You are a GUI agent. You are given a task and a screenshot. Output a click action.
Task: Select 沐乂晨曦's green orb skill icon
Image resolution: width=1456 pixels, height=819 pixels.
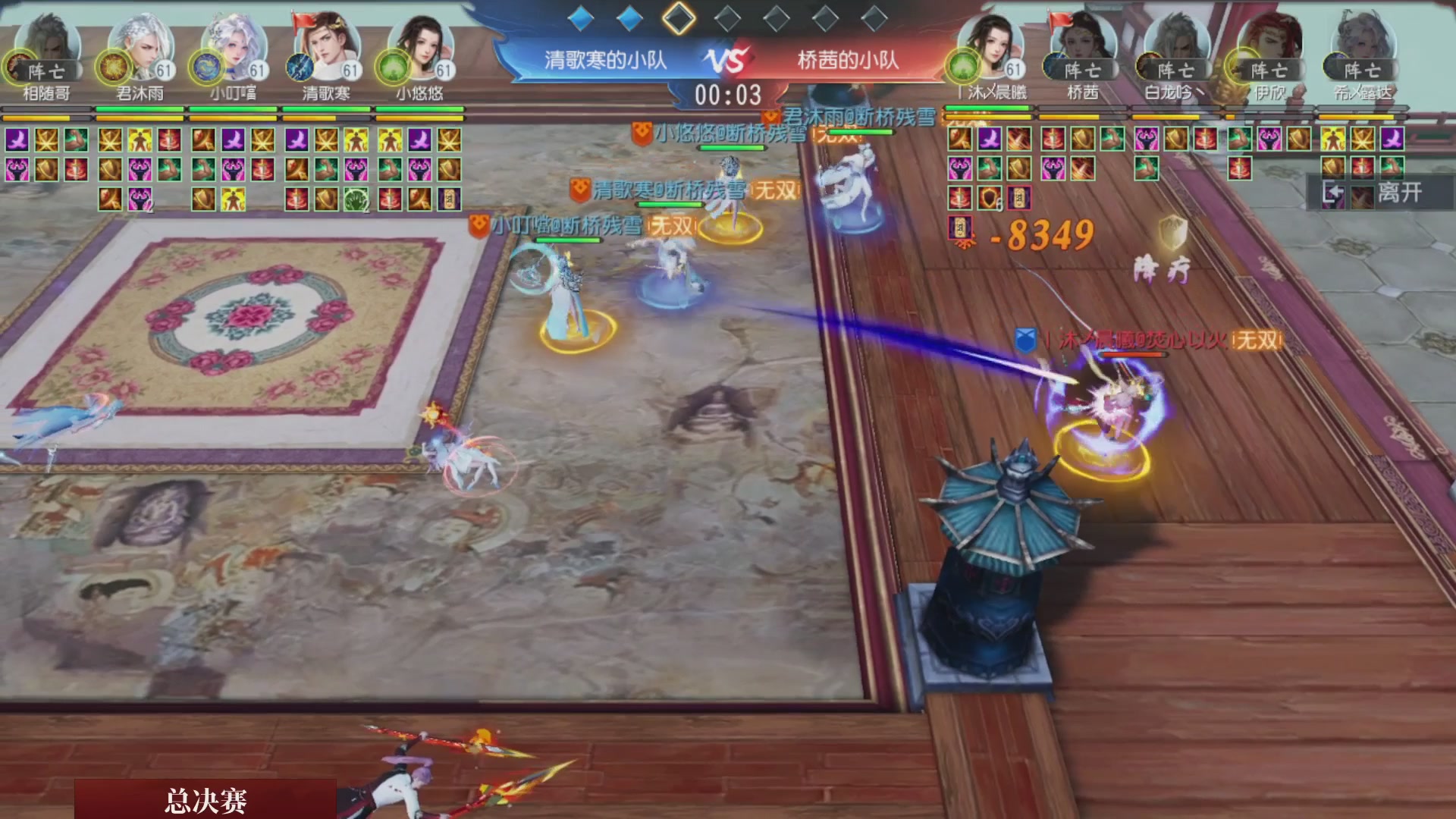click(x=962, y=67)
